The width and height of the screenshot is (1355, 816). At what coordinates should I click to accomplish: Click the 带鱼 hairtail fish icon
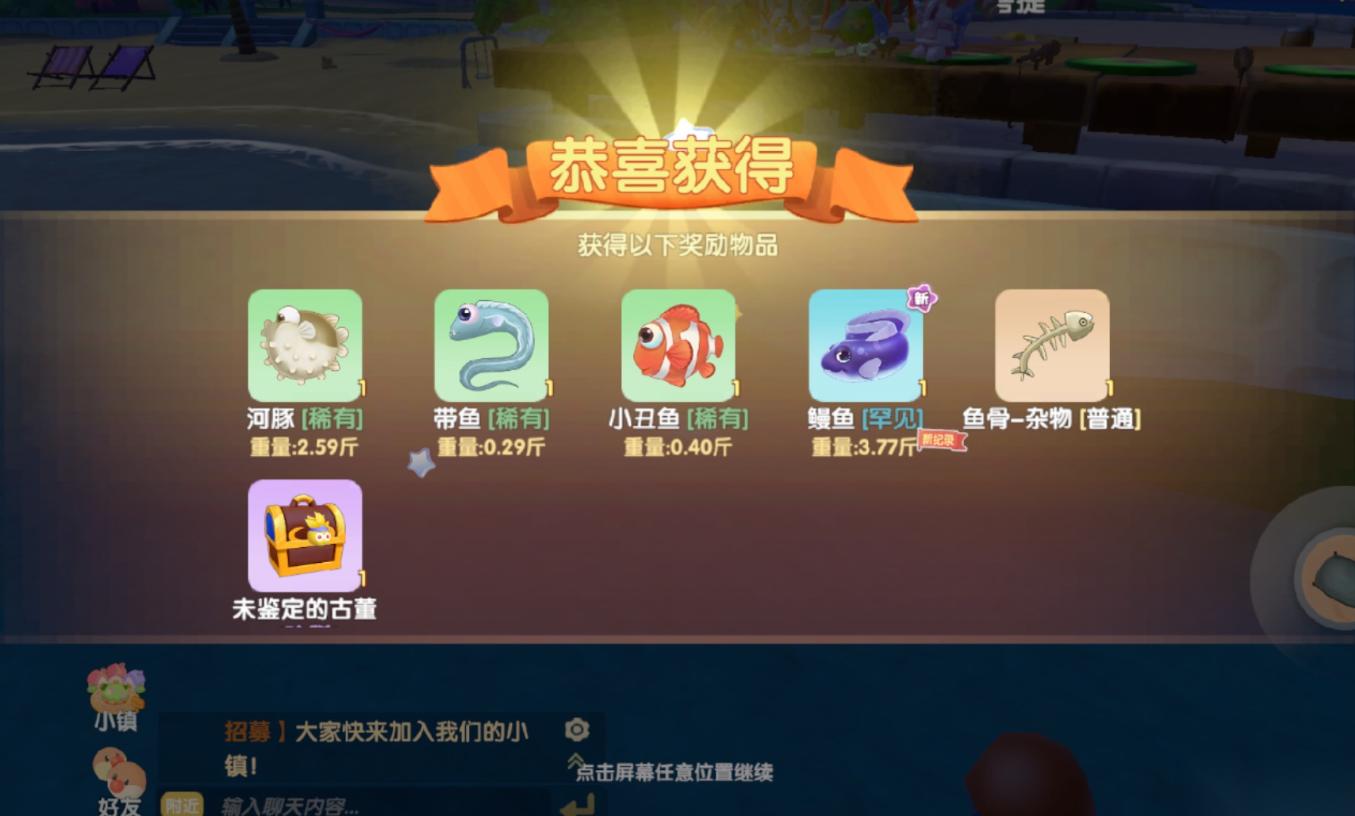[x=491, y=344]
